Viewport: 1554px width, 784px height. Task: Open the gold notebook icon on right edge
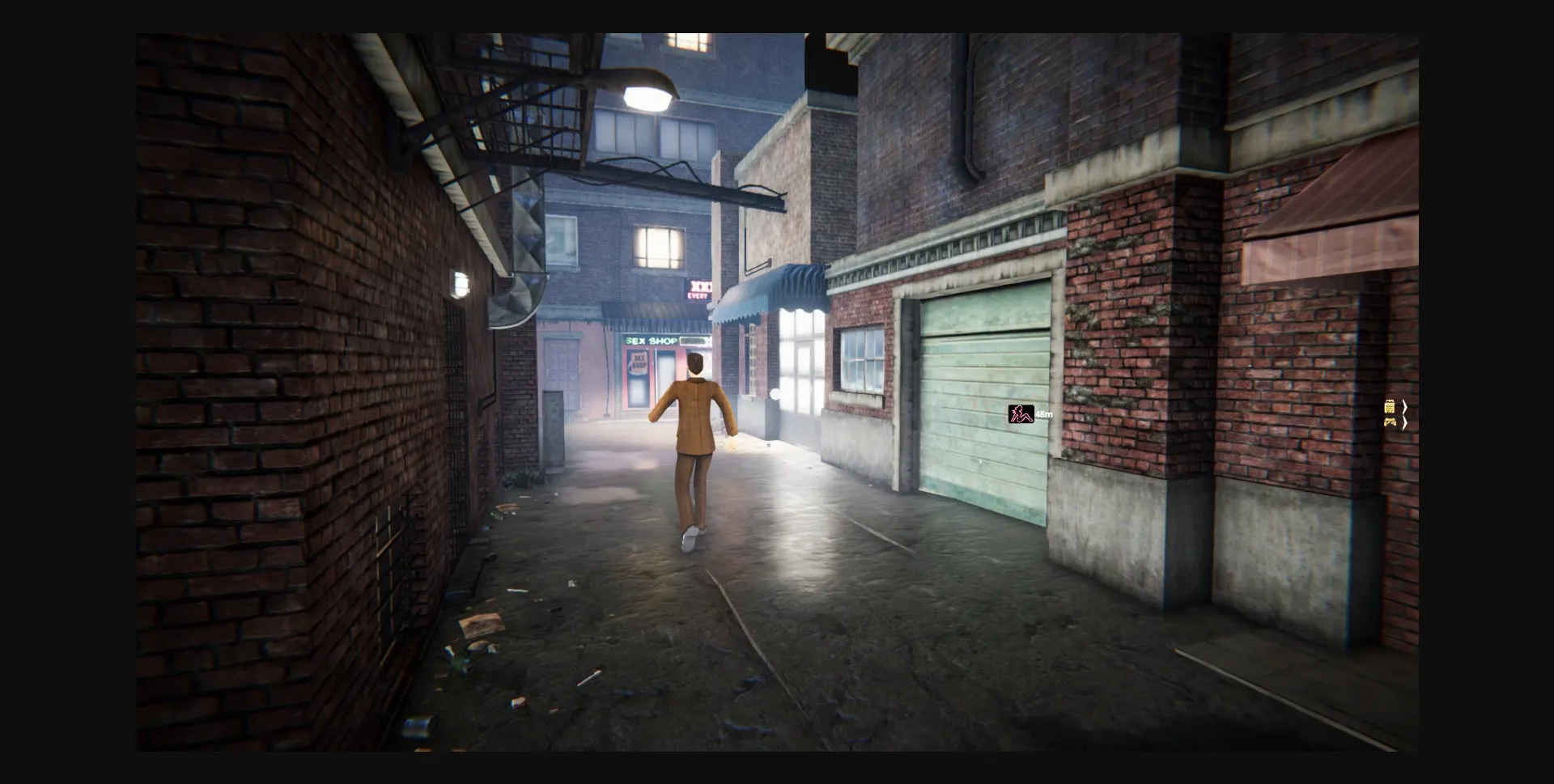1390,406
